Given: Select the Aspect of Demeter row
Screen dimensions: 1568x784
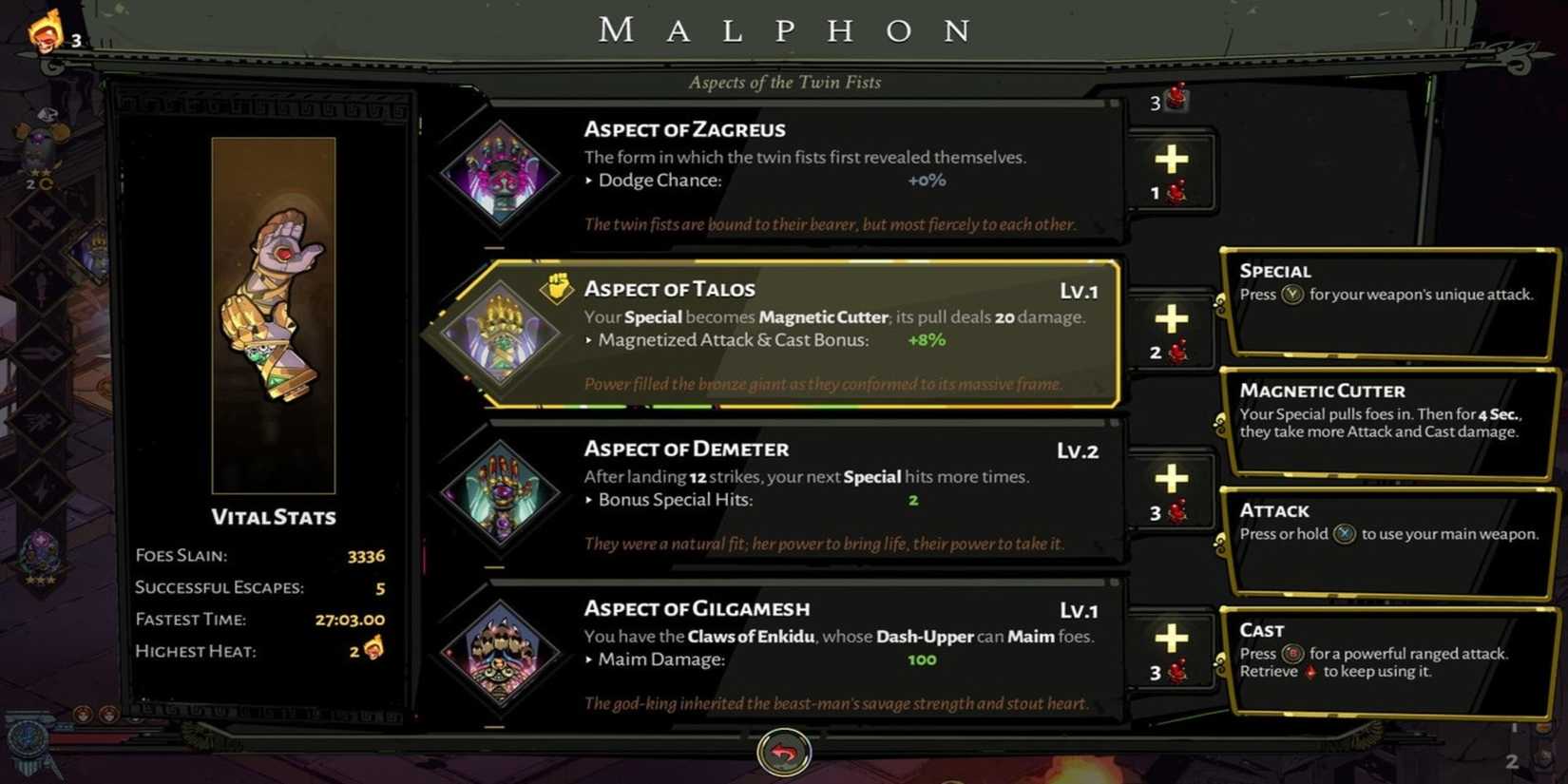Looking at the screenshot, I should [x=808, y=494].
